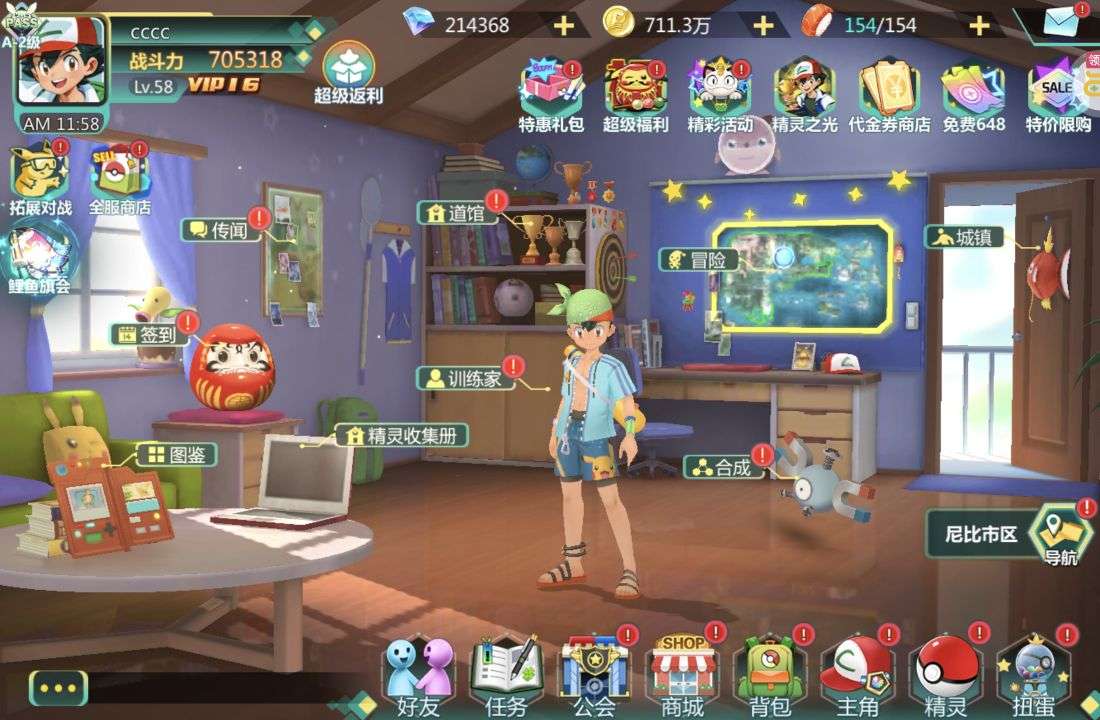
Task: Enter the 全服商店 server shop
Action: point(119,180)
